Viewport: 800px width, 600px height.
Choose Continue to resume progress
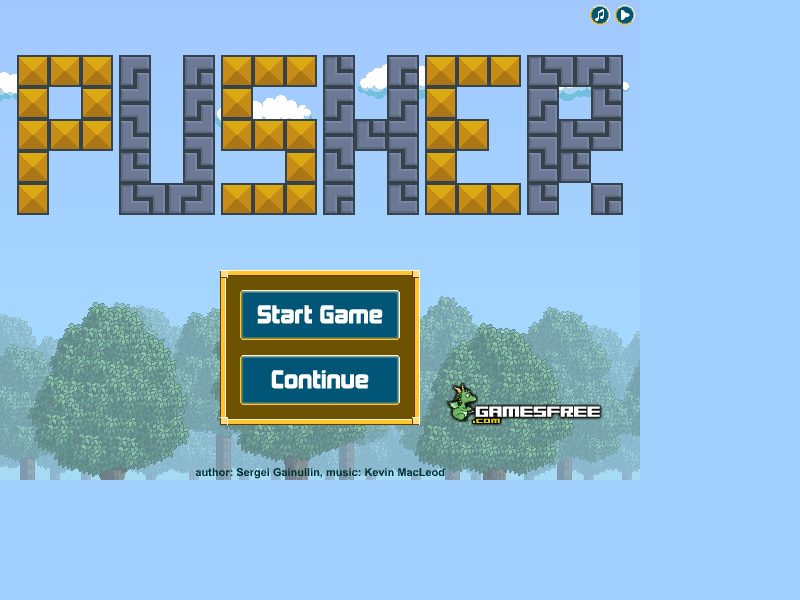(320, 380)
